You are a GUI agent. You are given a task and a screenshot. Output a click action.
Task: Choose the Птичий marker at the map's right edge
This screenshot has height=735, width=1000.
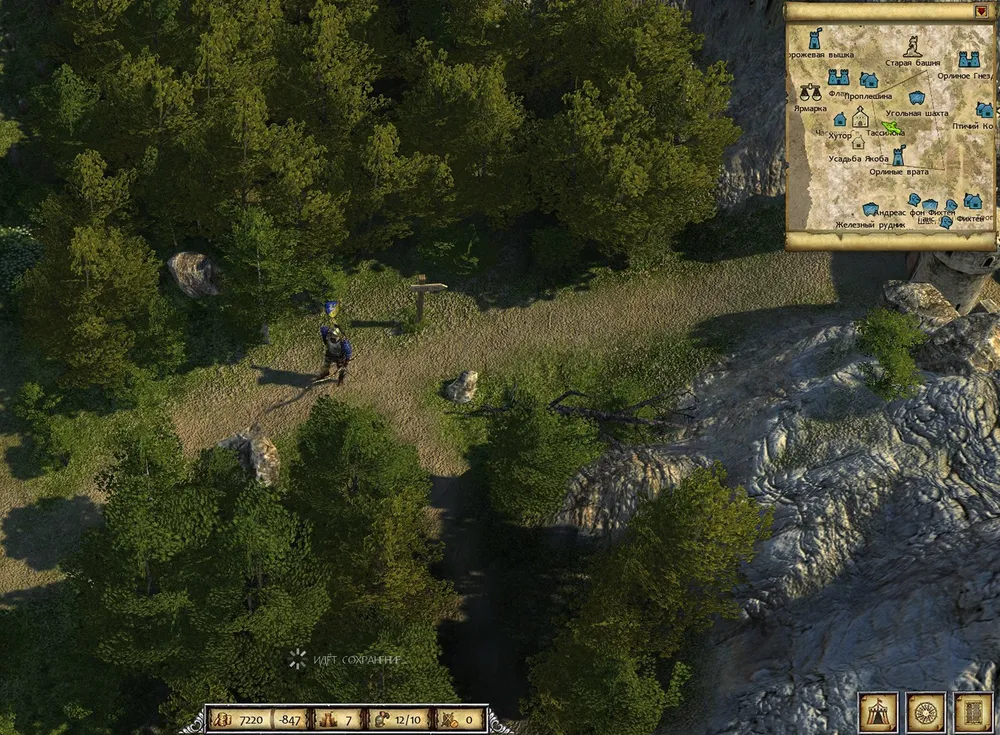[984, 110]
